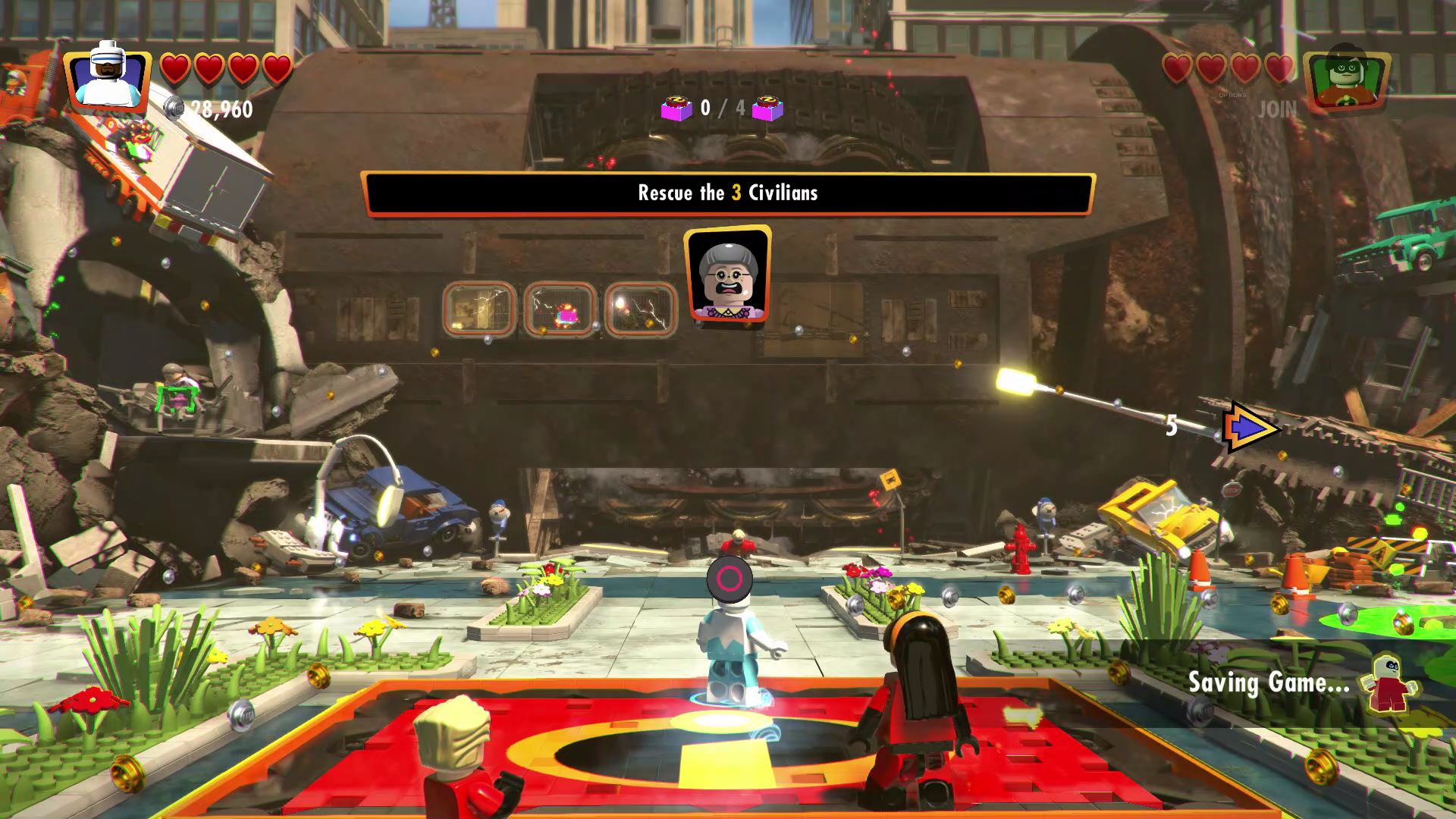Click the left minikit brick icon
Screen dimensions: 1456x819
point(679,108)
